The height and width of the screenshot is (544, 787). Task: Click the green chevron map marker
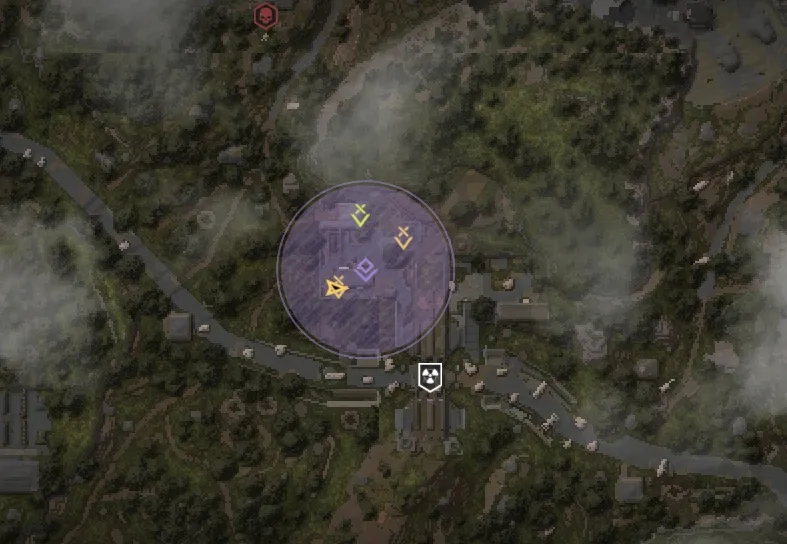[x=360, y=215]
